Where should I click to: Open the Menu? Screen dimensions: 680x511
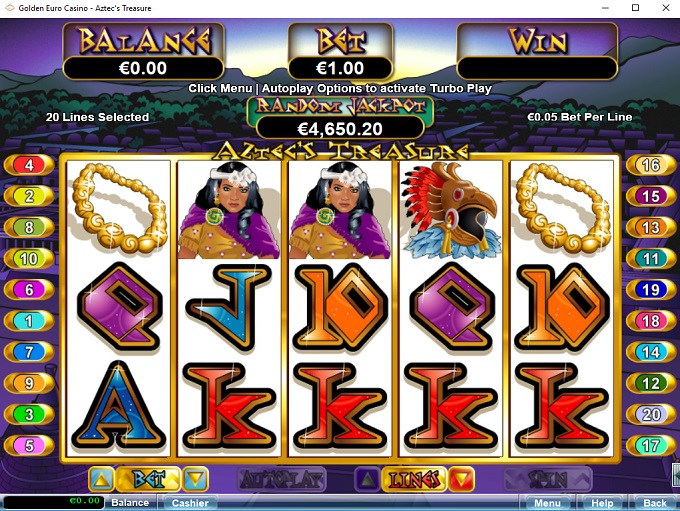coord(547,503)
